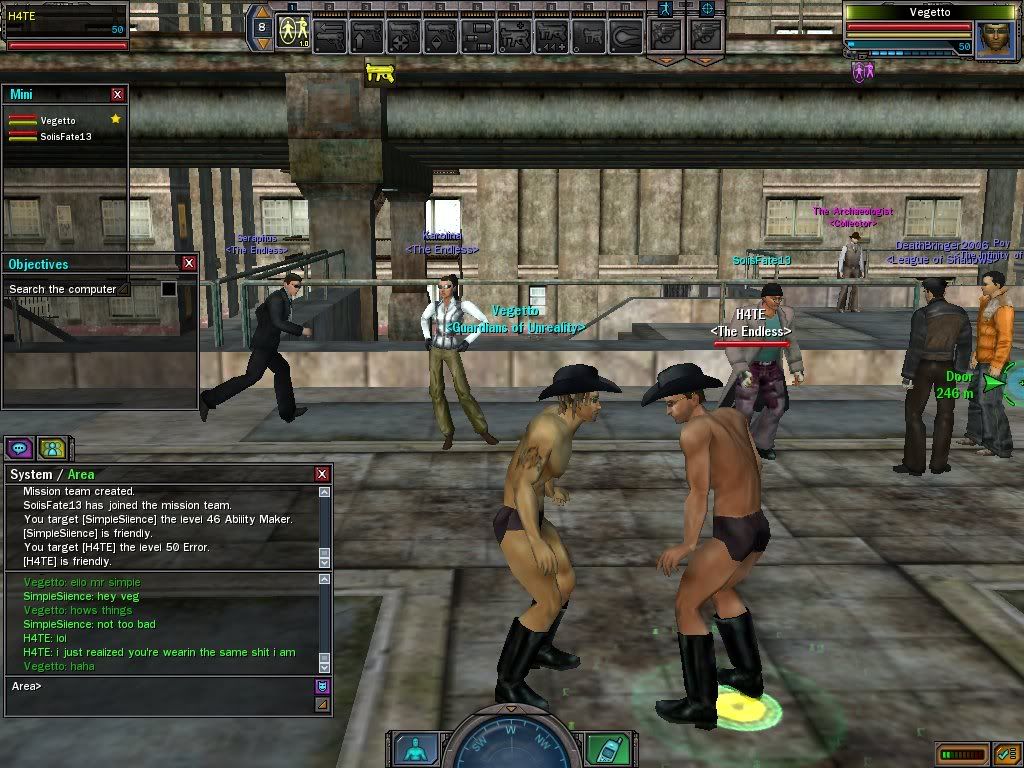Click the crosshair targeting icon above the hotbar
Screen dimensions: 1024x768
tap(707, 8)
